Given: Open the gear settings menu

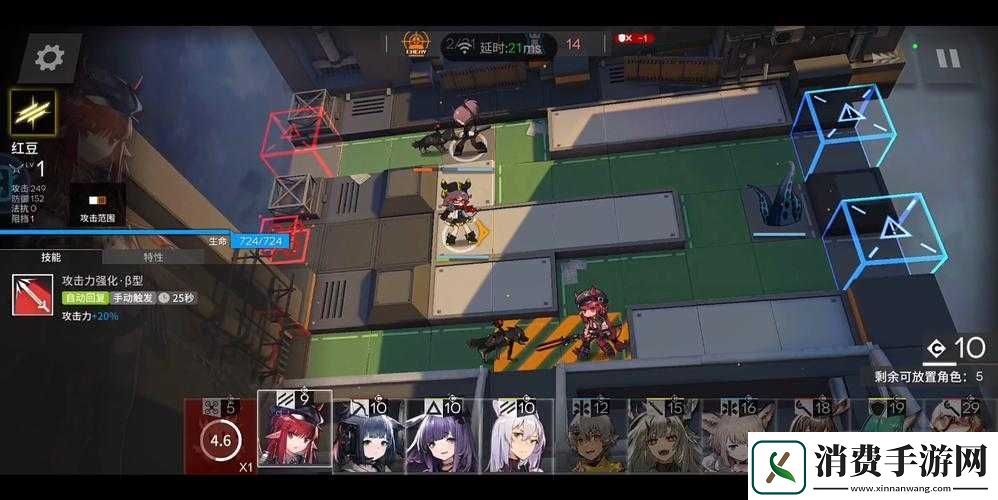Looking at the screenshot, I should (x=49, y=58).
